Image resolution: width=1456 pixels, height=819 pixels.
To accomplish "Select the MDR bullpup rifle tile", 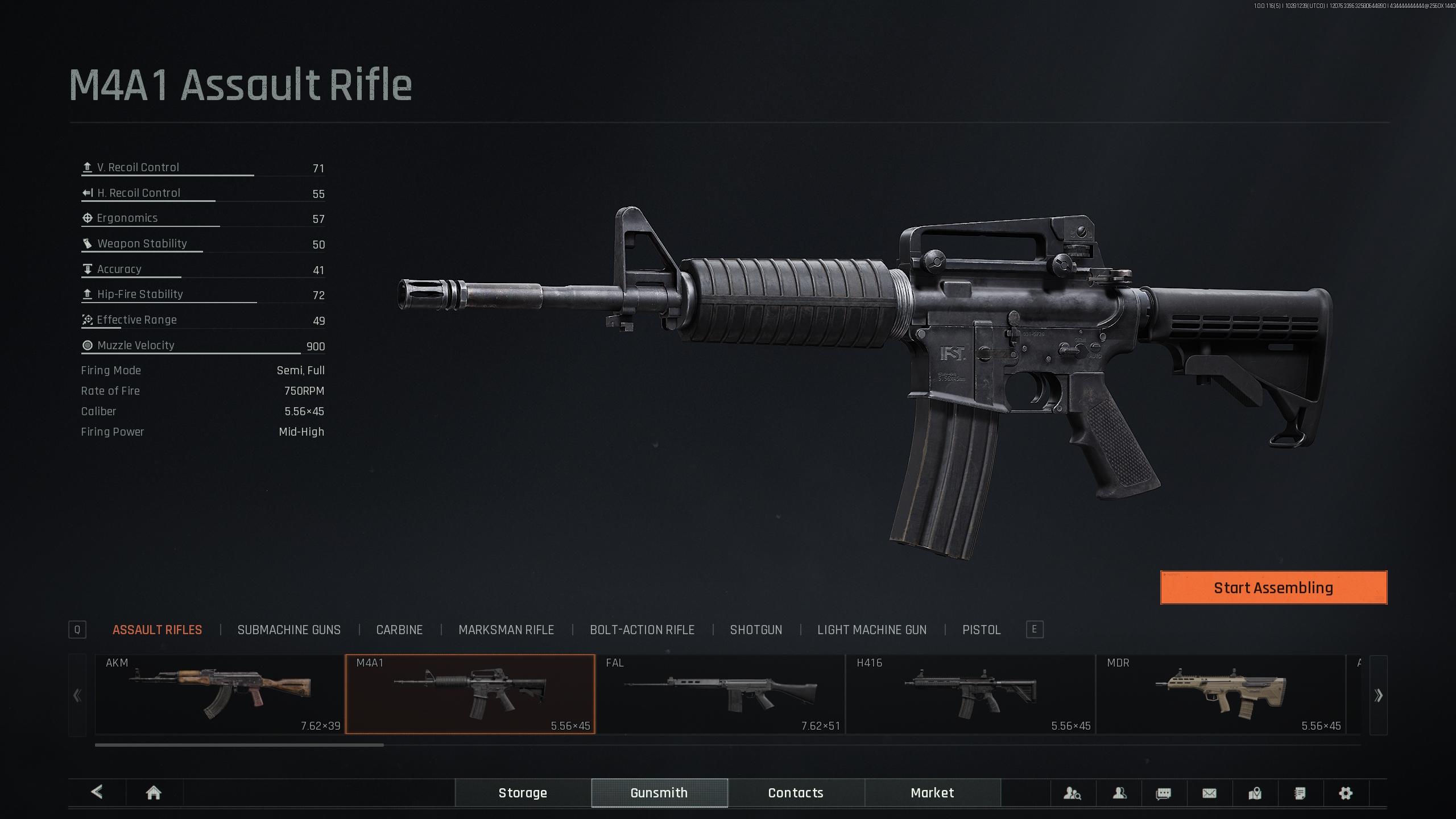I will pyautogui.click(x=1221, y=694).
